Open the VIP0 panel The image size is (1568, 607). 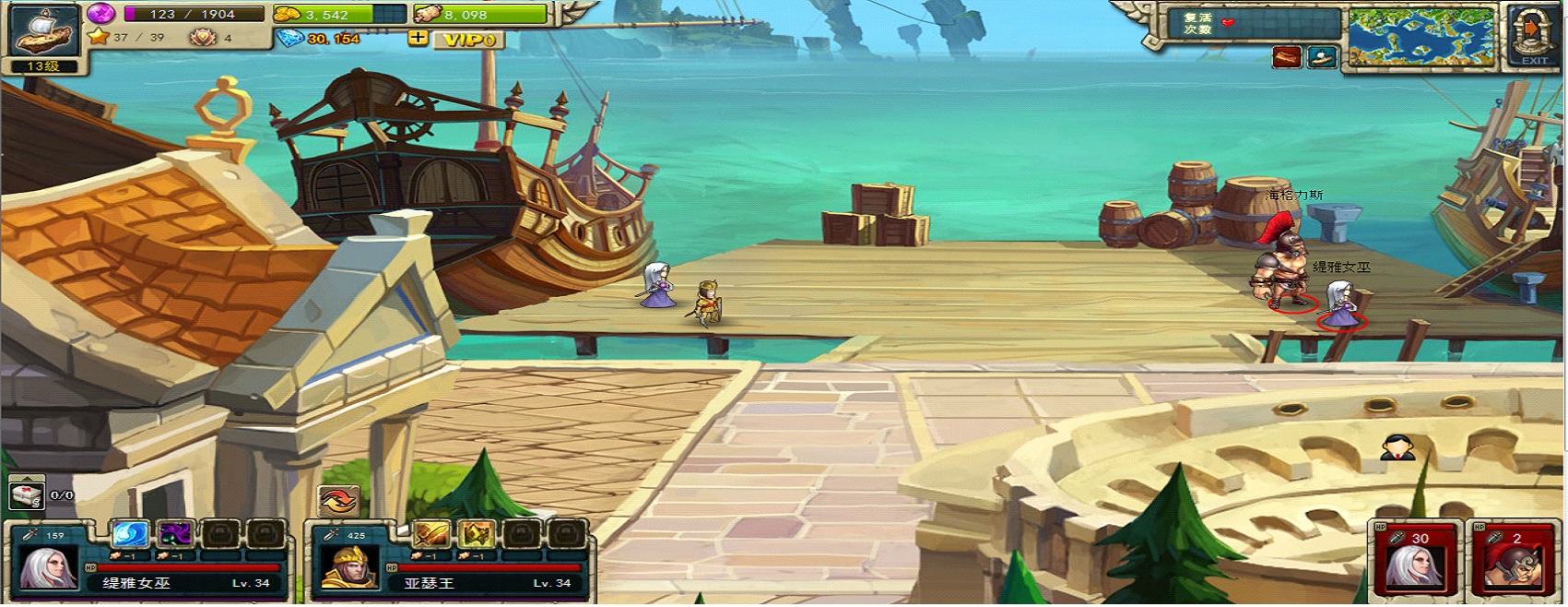(x=469, y=40)
